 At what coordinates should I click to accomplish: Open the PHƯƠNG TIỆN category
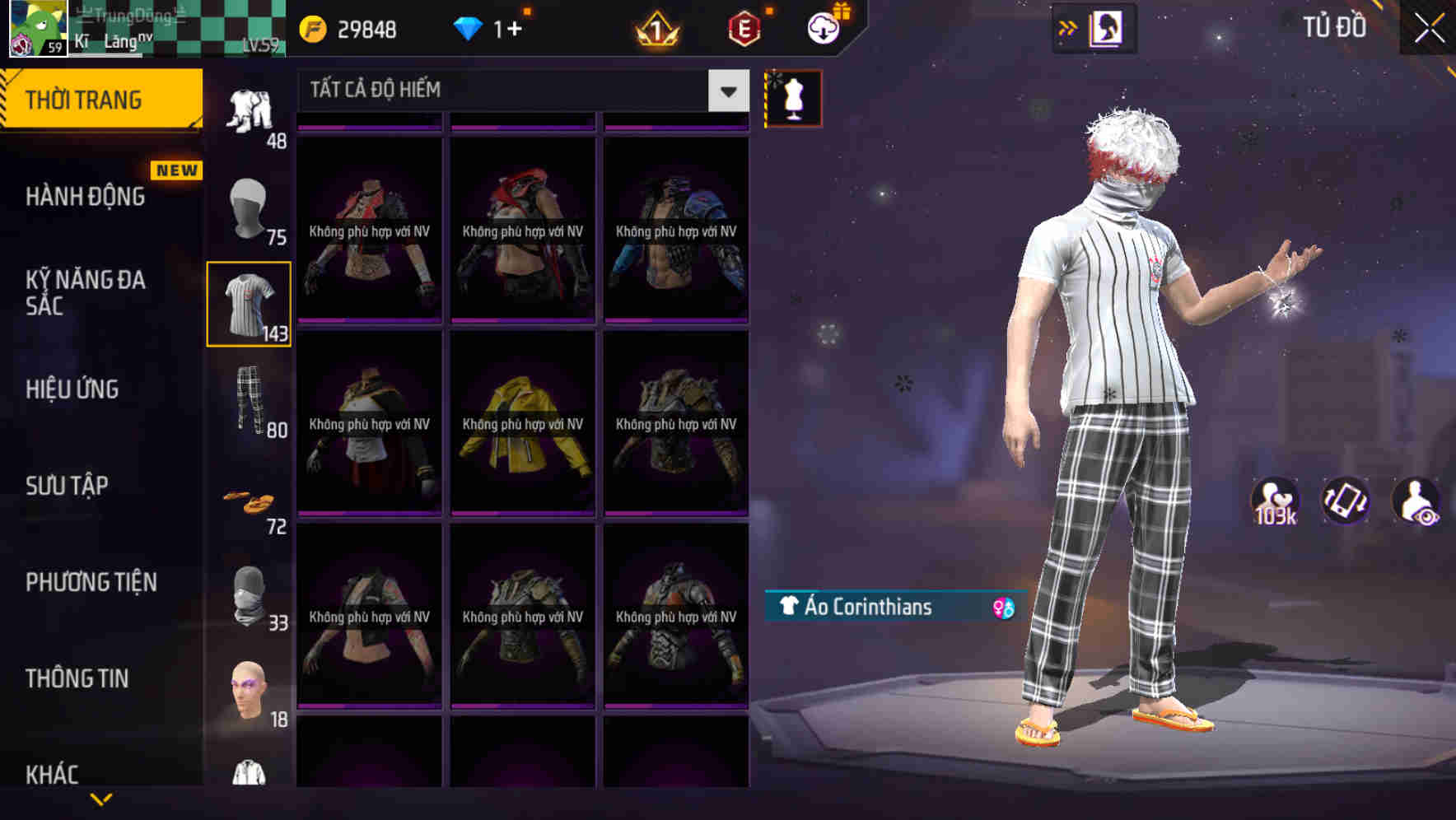pos(91,582)
